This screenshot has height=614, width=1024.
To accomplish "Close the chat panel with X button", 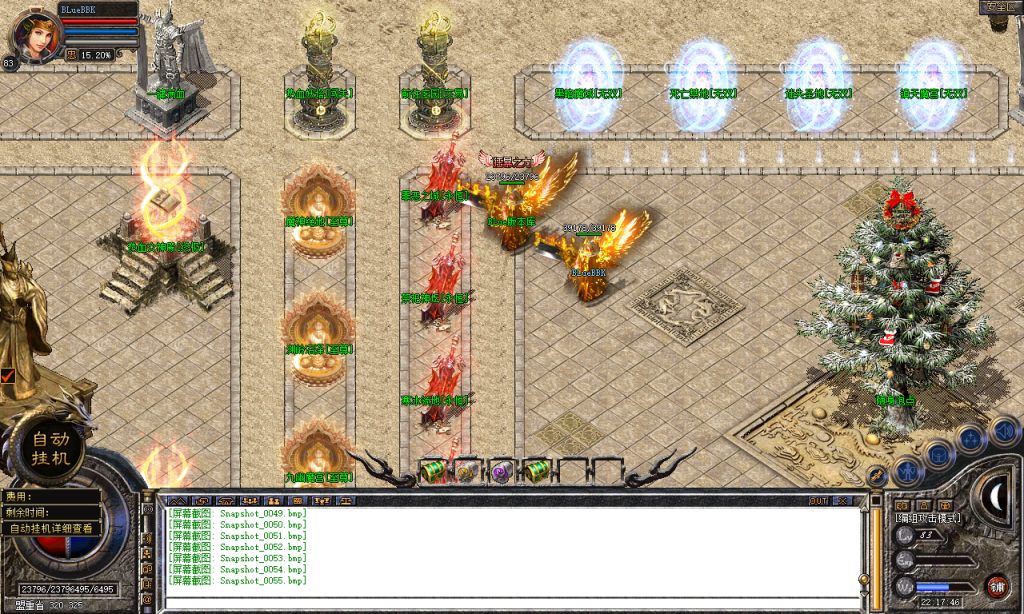I will (842, 500).
